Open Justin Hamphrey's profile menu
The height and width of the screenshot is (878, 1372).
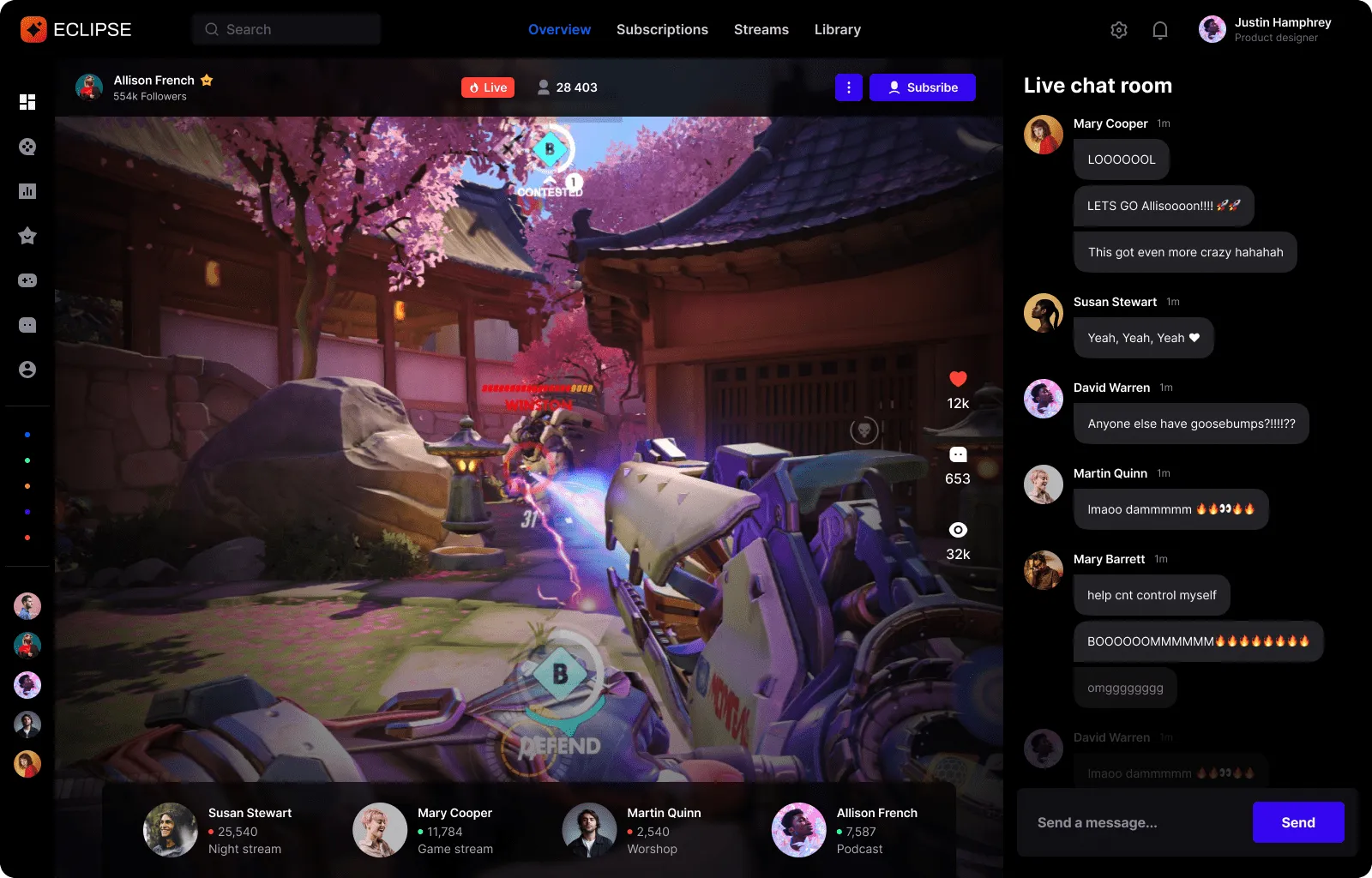pyautogui.click(x=1265, y=29)
